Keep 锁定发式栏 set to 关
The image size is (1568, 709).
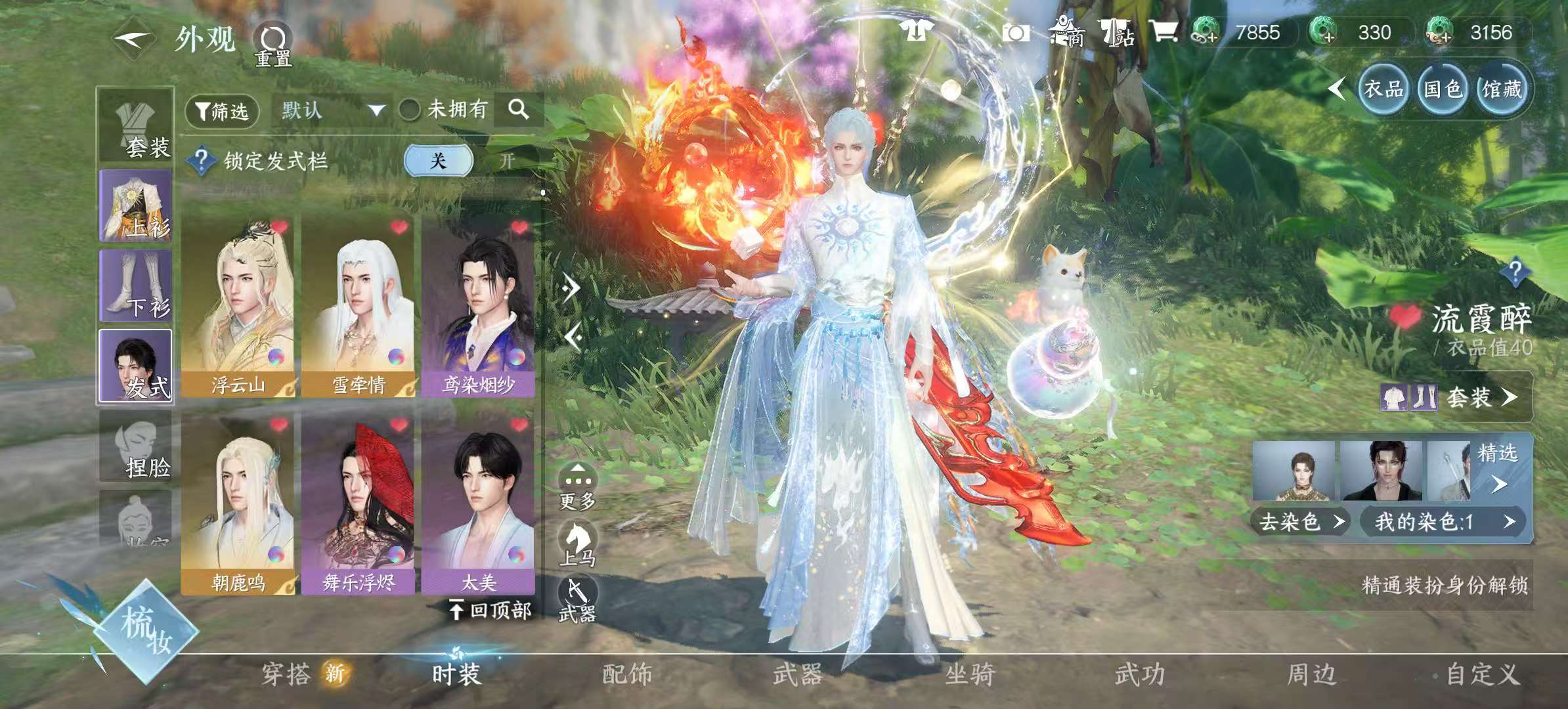pyautogui.click(x=439, y=159)
